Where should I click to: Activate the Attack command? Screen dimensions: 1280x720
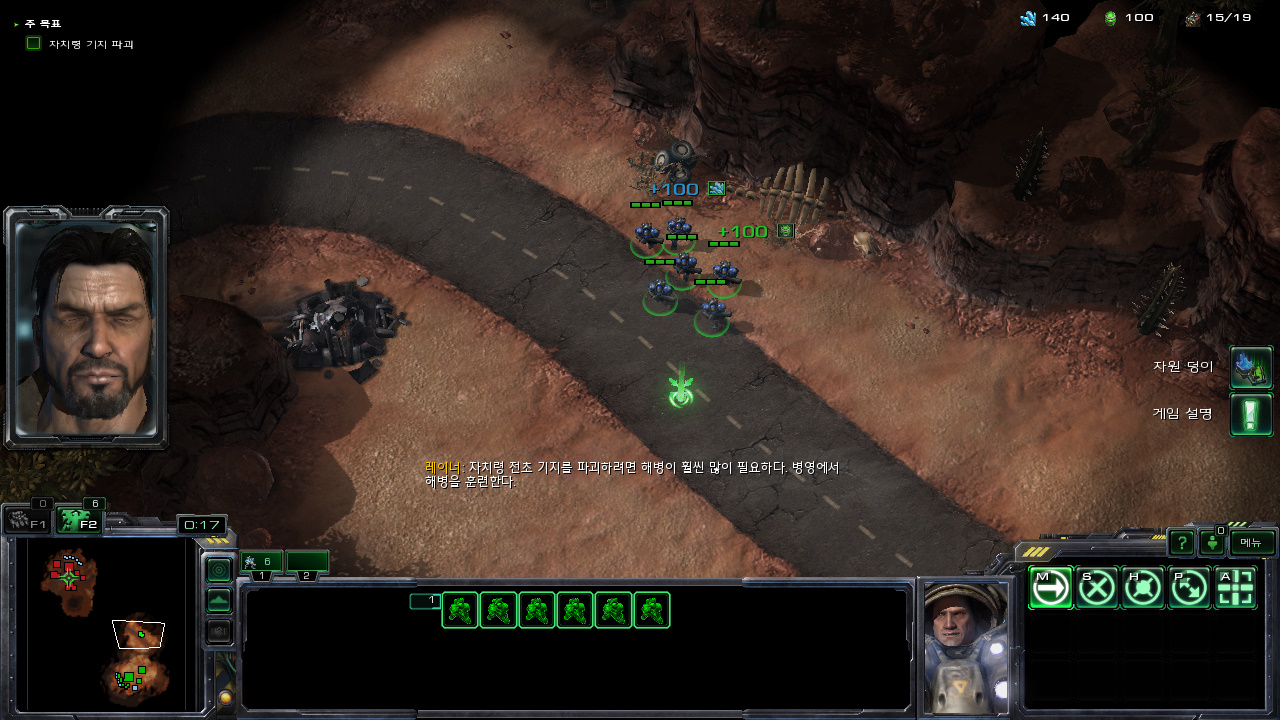(1236, 588)
